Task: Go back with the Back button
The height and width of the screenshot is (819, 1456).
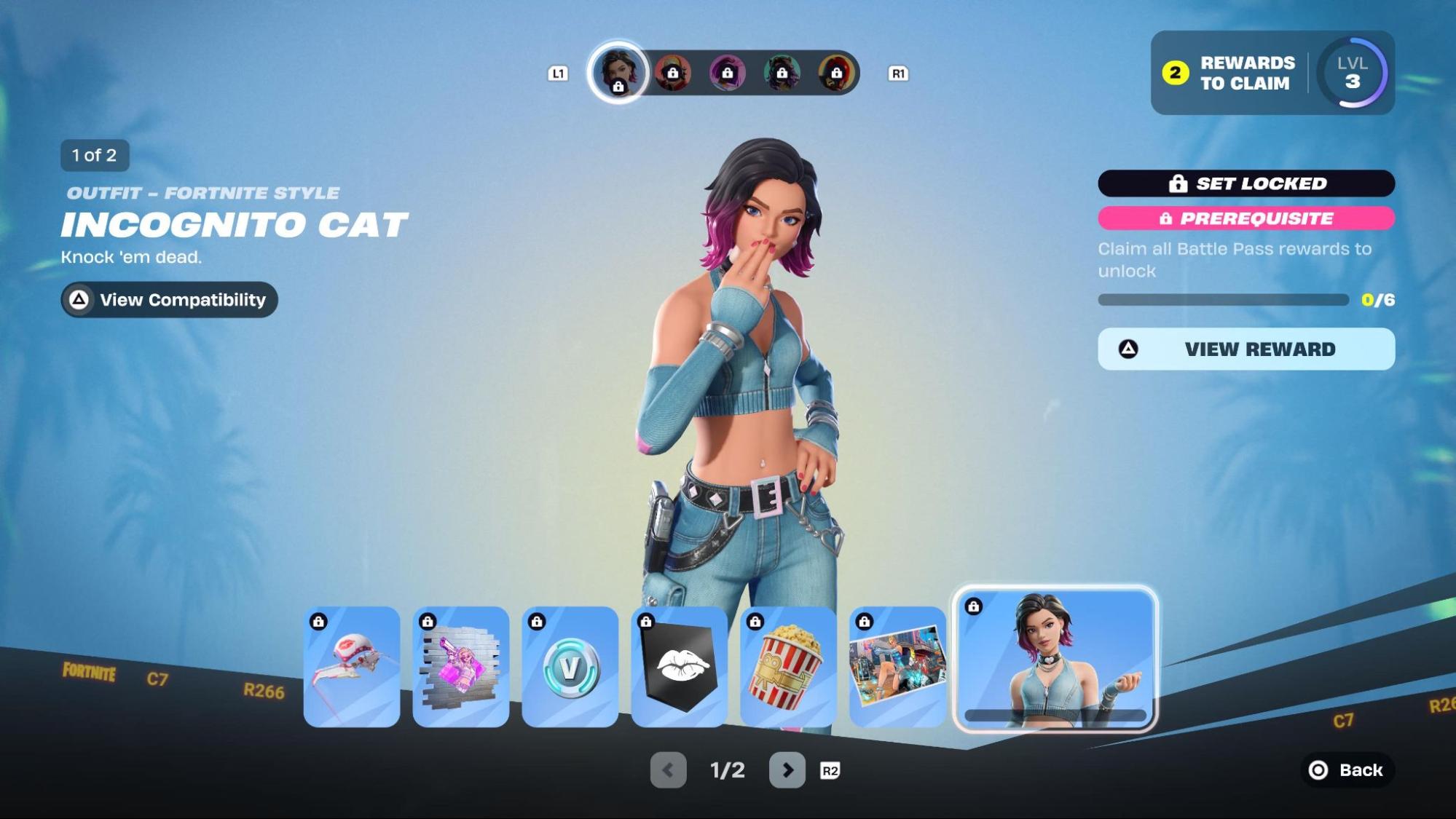Action: pyautogui.click(x=1347, y=770)
